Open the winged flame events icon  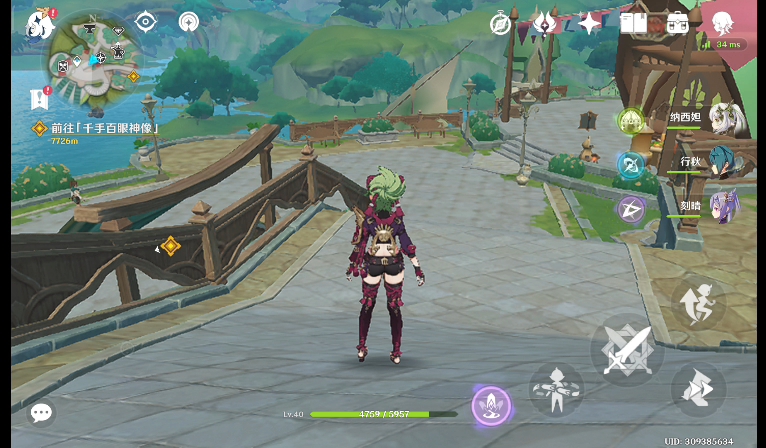(x=545, y=22)
